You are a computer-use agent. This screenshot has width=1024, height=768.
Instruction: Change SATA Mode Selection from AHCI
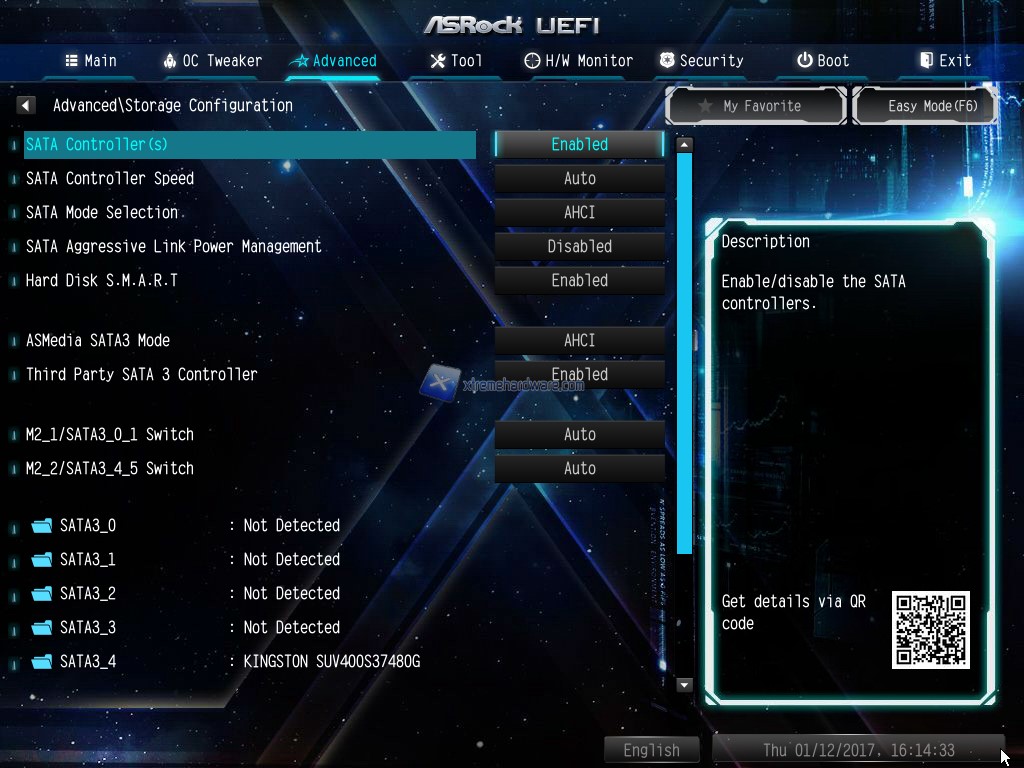(x=579, y=213)
